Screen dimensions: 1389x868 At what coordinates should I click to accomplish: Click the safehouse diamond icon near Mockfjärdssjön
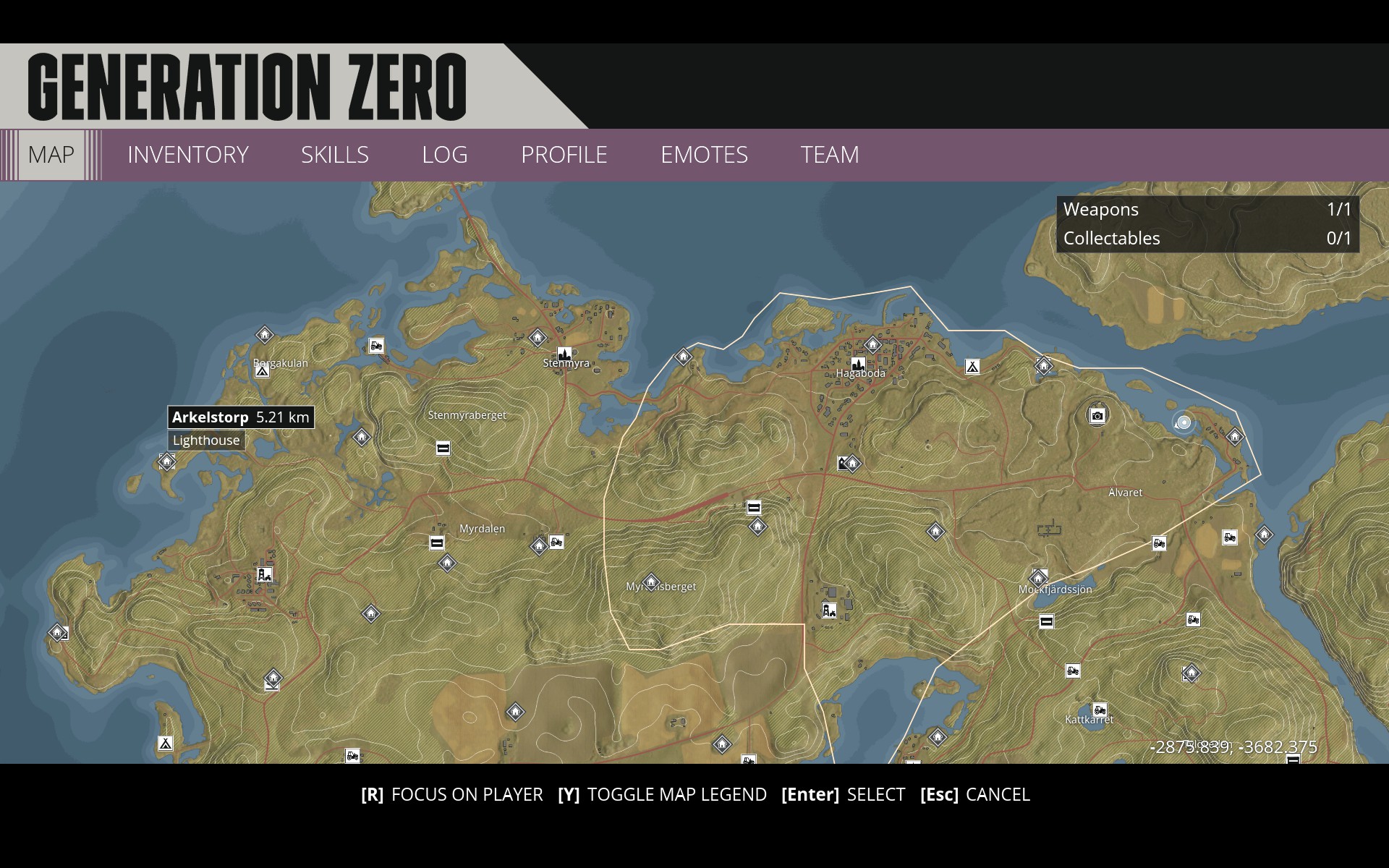tap(1038, 579)
